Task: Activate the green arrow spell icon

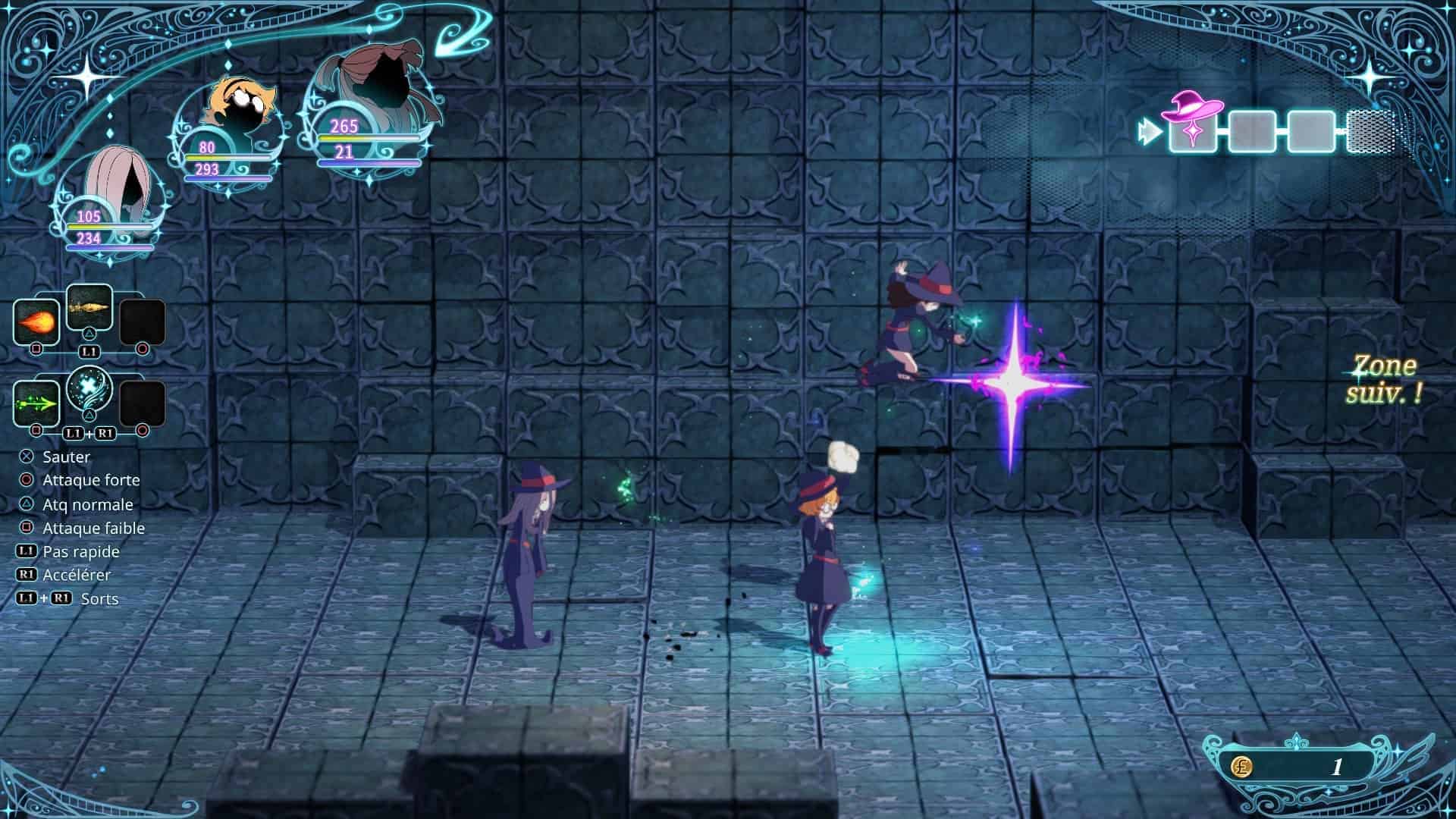Action: 36,403
